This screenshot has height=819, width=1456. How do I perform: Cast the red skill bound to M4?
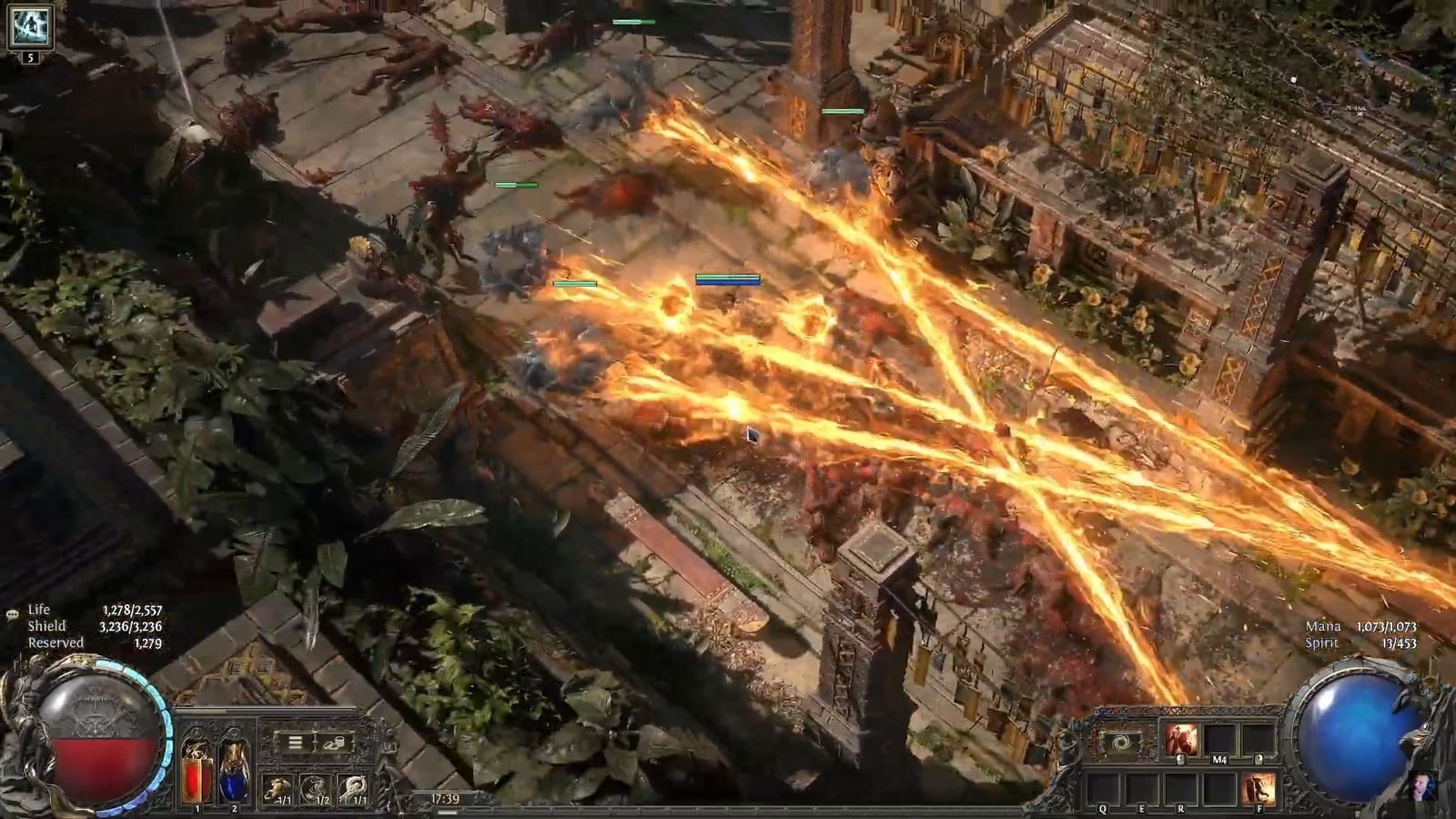(x=1181, y=739)
